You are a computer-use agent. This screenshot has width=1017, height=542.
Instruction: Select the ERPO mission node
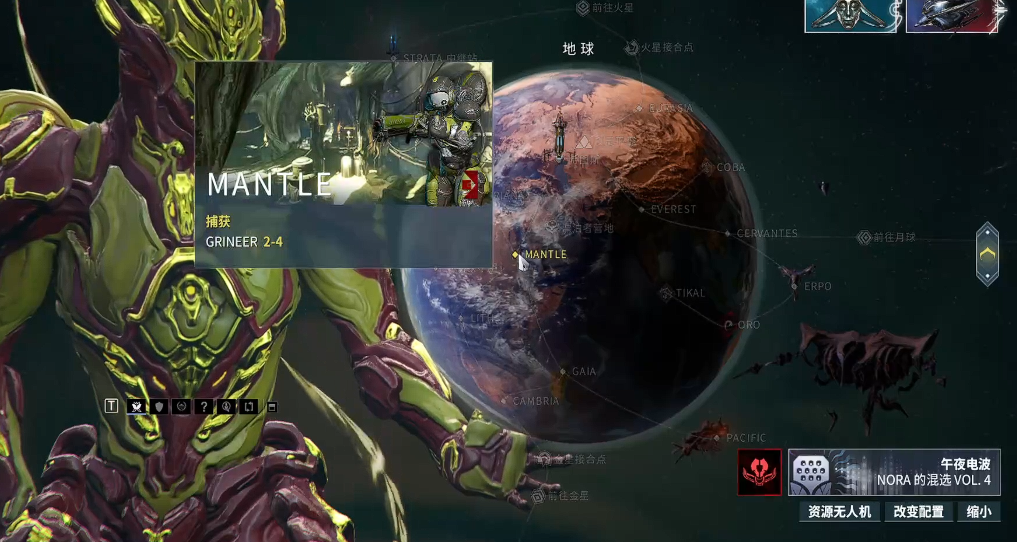coord(797,286)
